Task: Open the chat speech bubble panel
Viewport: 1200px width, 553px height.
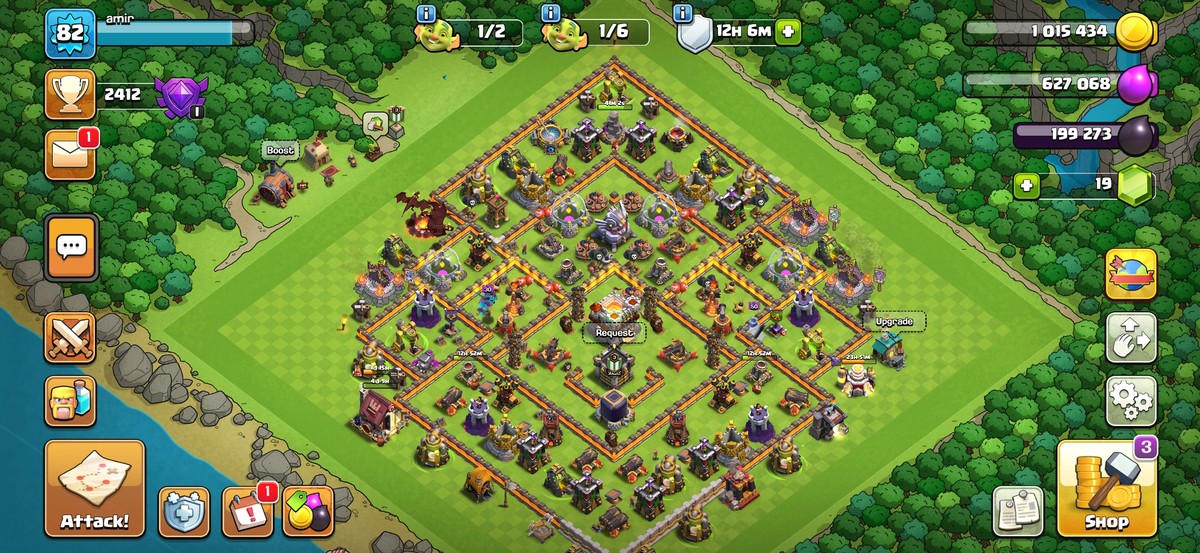Action: coord(70,246)
